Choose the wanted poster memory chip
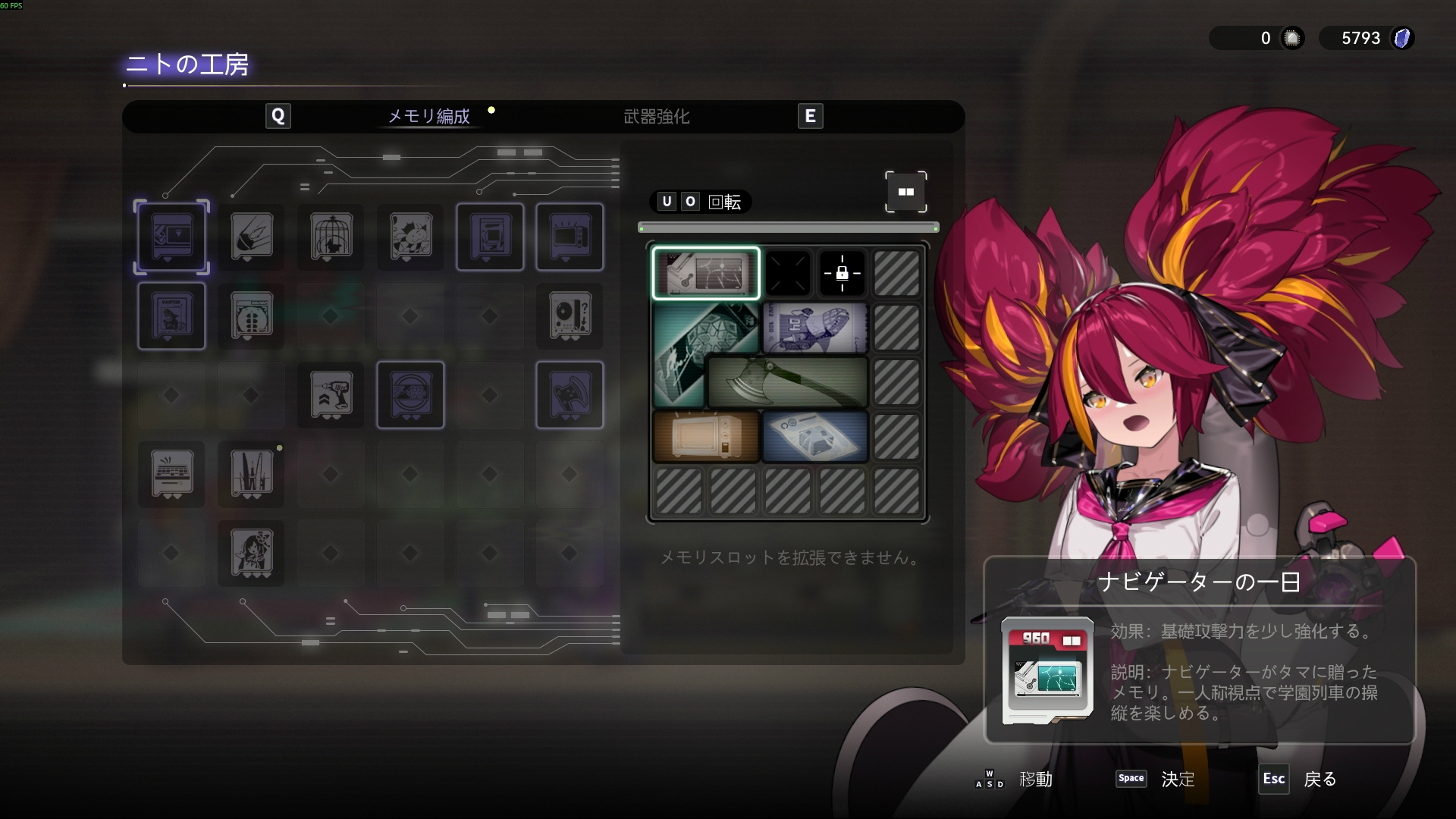 point(171,315)
